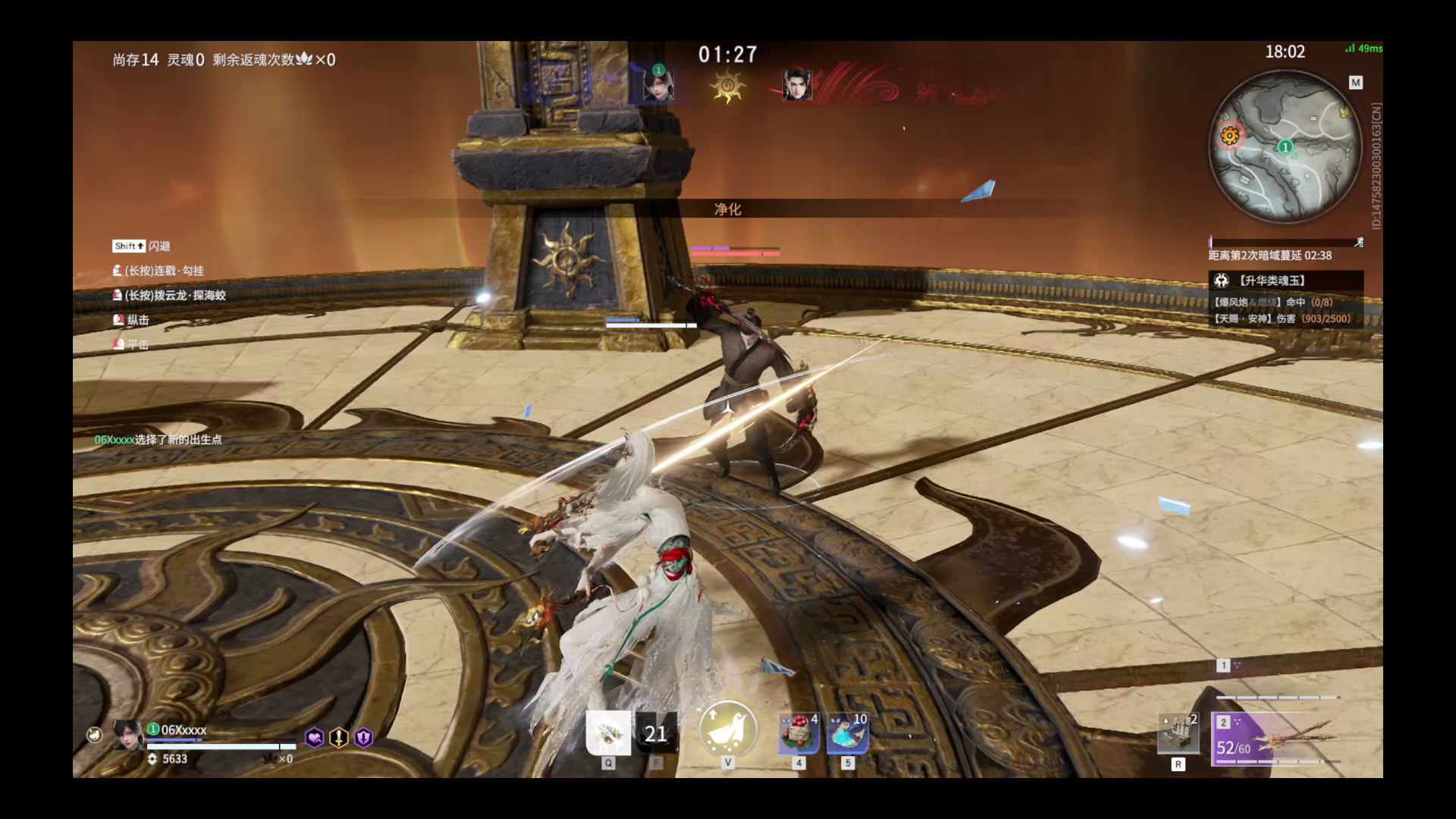Use the weapon repair kit slot
1456x819 pixels.
click(x=1178, y=734)
